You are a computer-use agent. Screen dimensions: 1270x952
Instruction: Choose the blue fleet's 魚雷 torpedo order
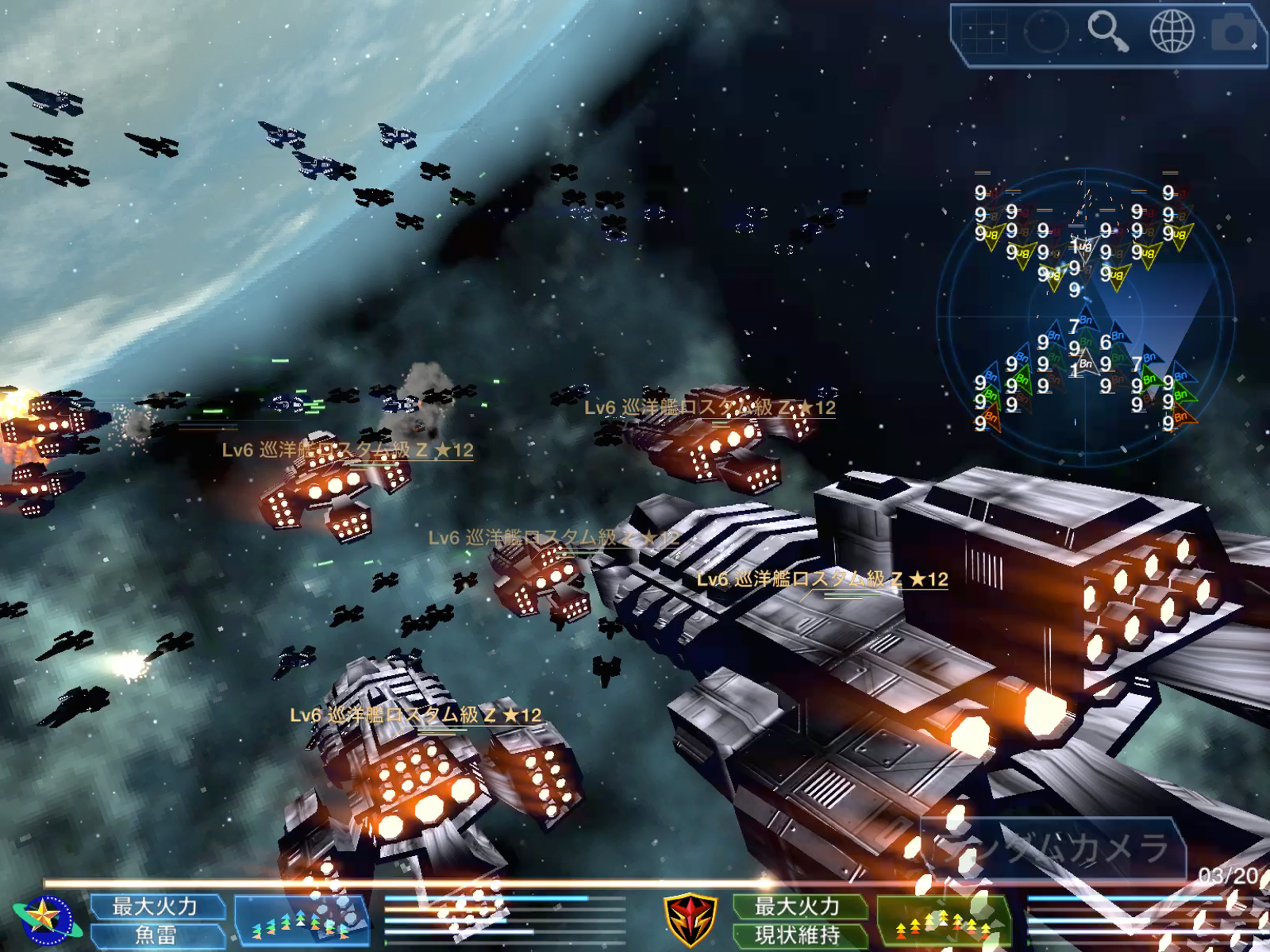tap(156, 935)
